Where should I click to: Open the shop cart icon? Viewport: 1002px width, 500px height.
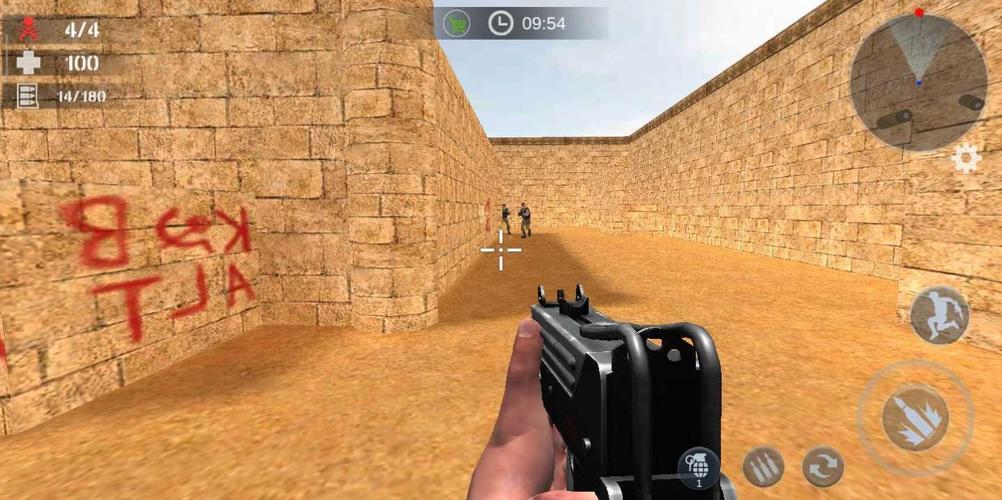pyautogui.click(x=457, y=23)
